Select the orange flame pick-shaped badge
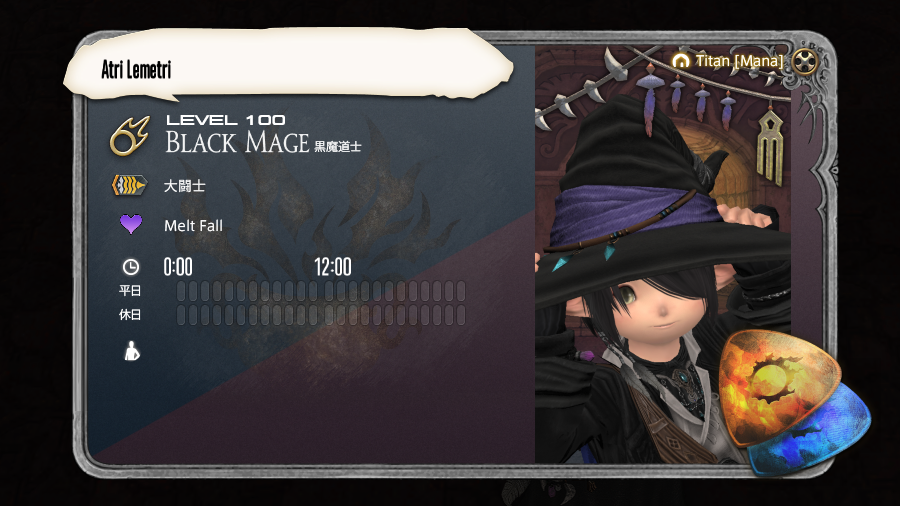The height and width of the screenshot is (506, 900). pos(768,386)
